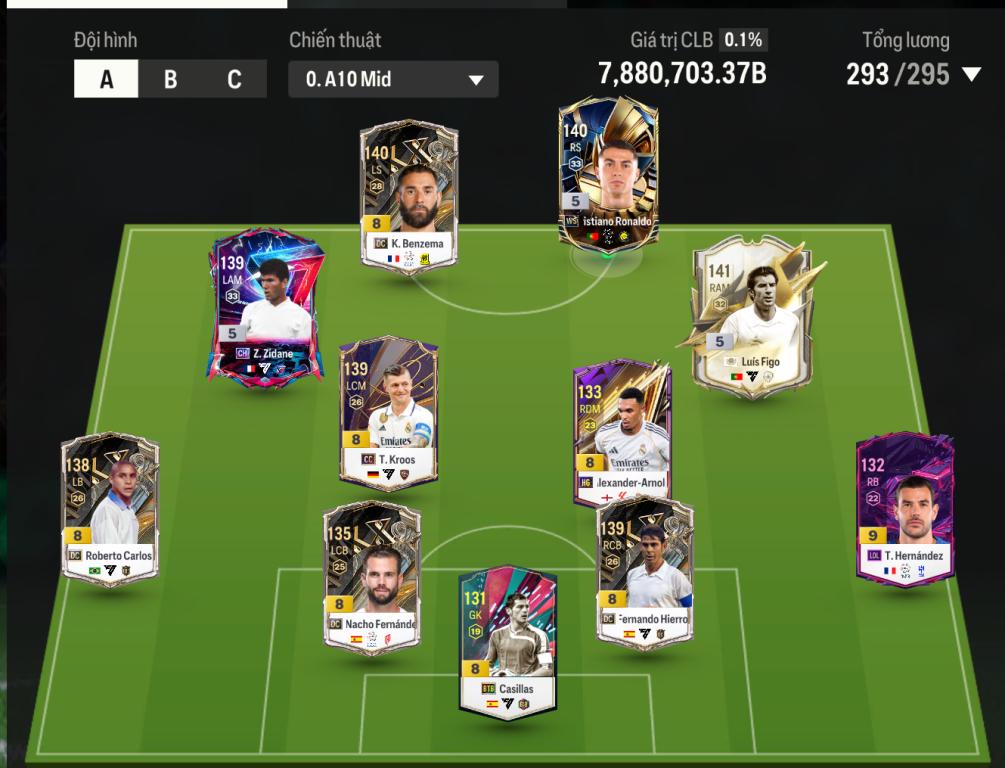Select the Casillas goalkeeper card
Image resolution: width=1005 pixels, height=768 pixels.
pyautogui.click(x=508, y=642)
